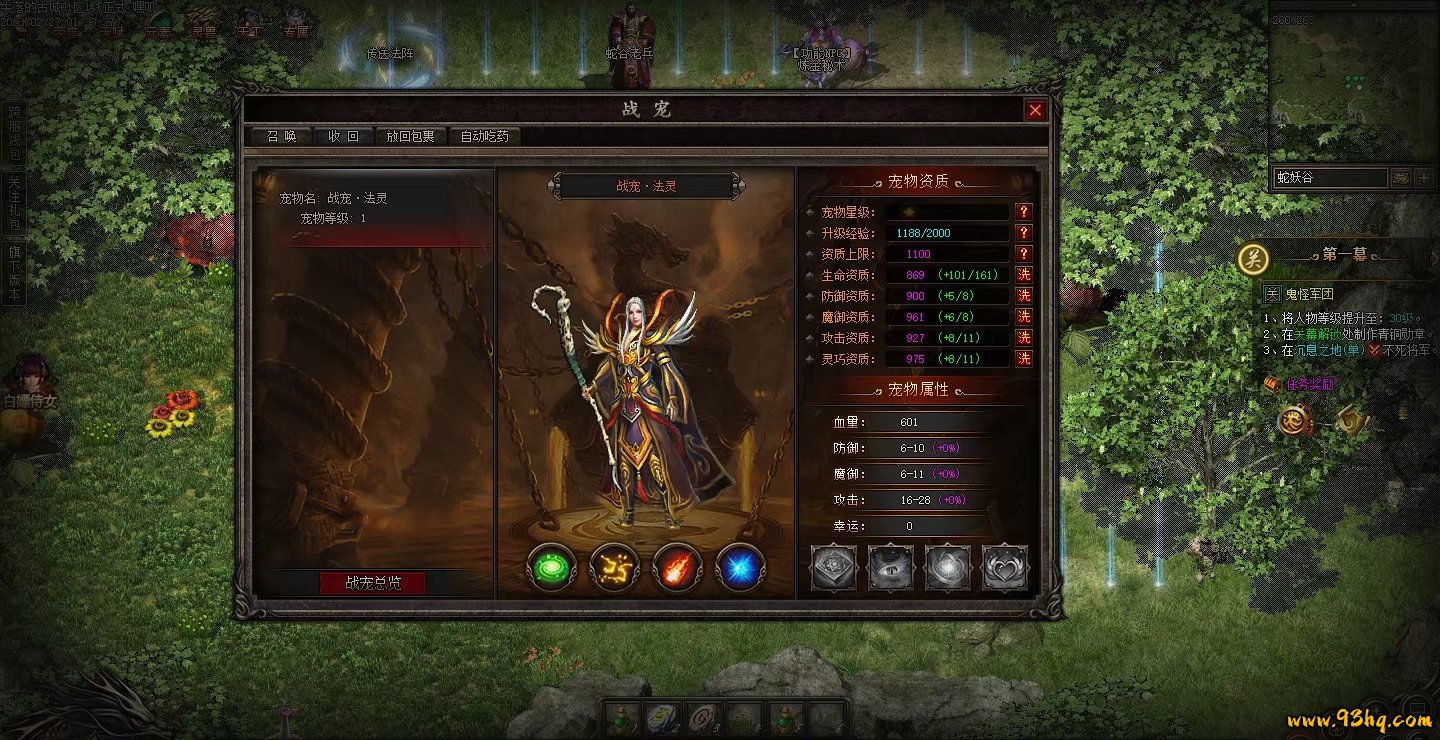Screen dimensions: 1440x740
Task: Select the grey eye skill slot
Action: click(x=890, y=568)
